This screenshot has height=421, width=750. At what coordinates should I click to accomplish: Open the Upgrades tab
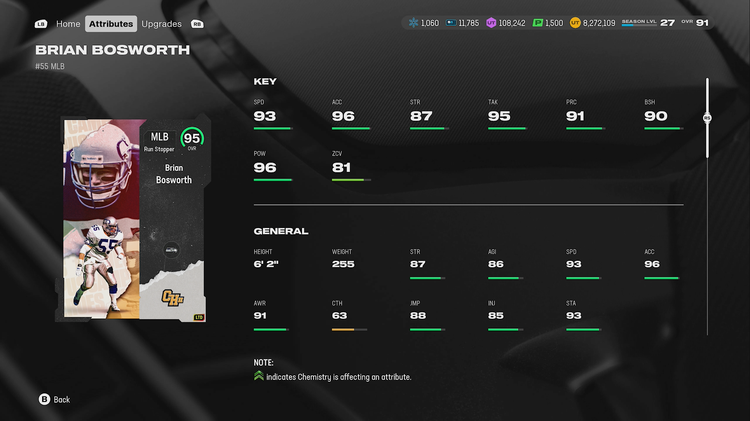[161, 23]
